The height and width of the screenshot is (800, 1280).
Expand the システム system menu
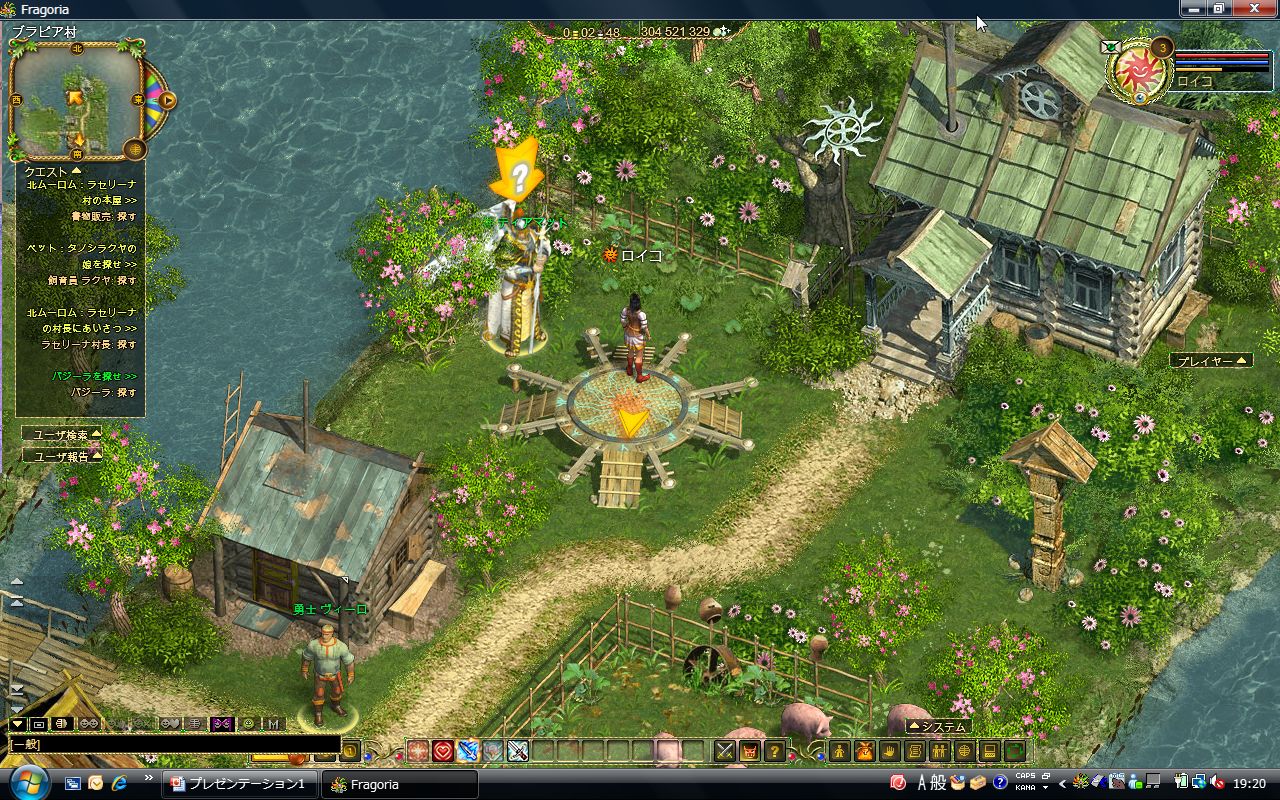tap(937, 727)
